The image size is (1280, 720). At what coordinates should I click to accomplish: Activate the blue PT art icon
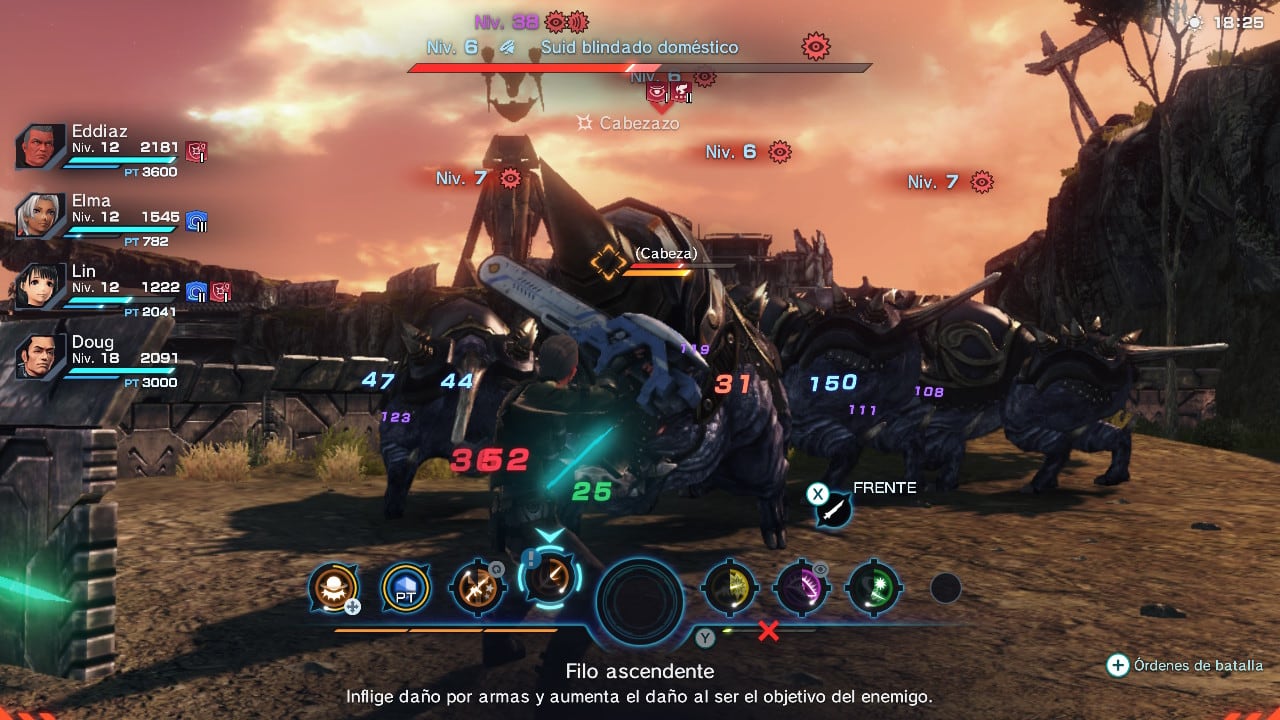404,589
